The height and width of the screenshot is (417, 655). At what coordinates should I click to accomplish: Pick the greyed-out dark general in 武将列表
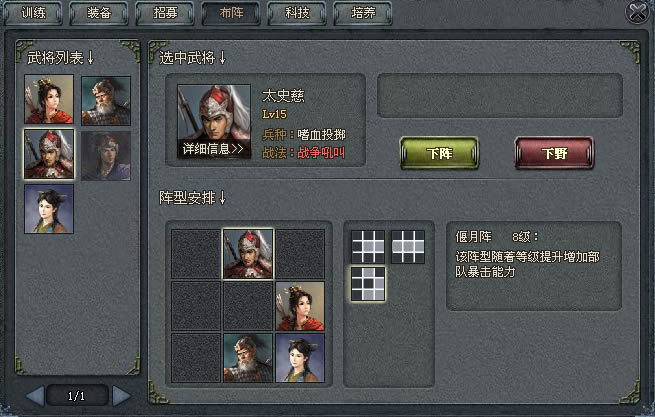[x=105, y=154]
